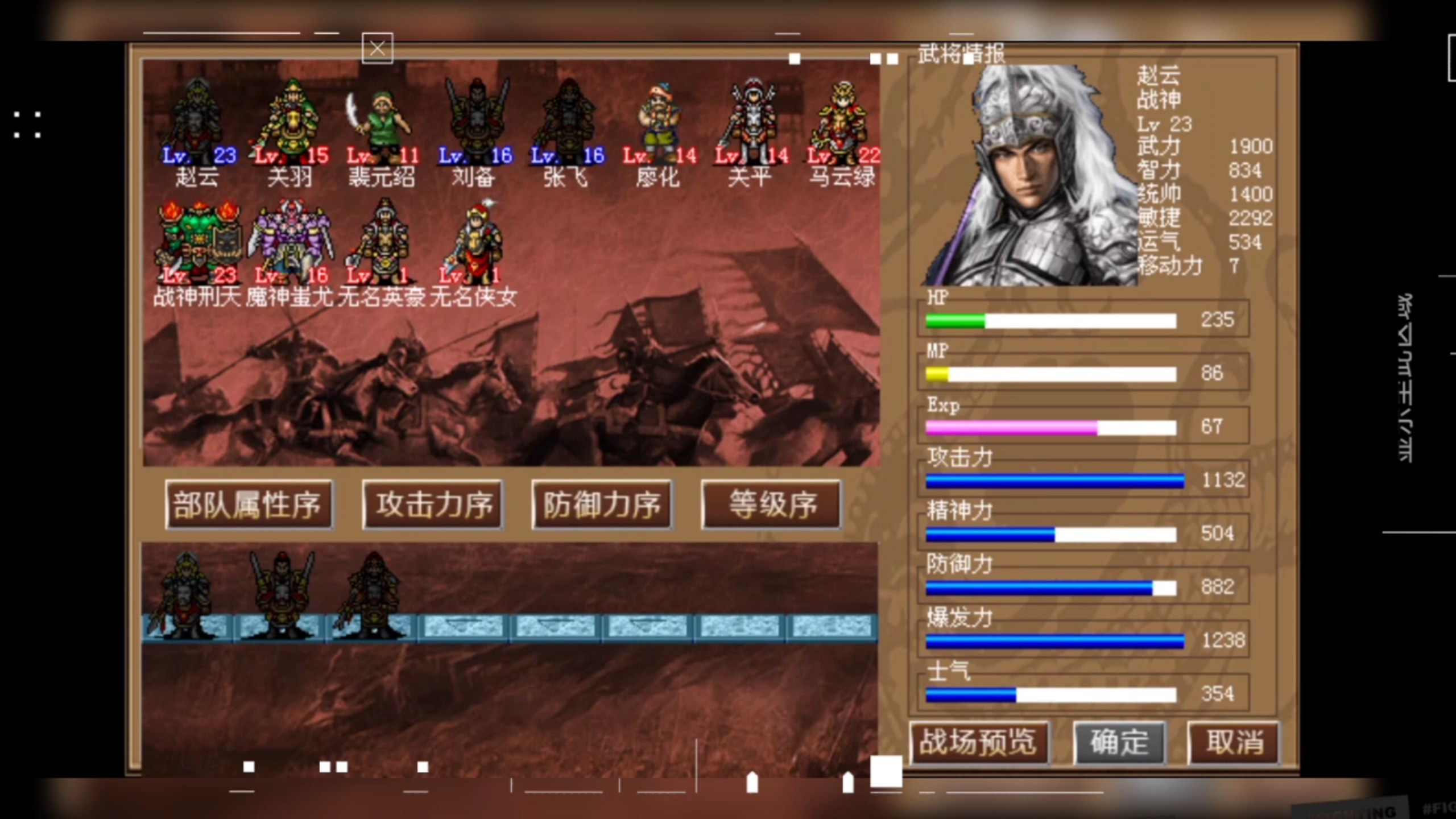The image size is (1456, 819).
Task: Select the Guan Ping (关平) character sprite
Action: 751,114
